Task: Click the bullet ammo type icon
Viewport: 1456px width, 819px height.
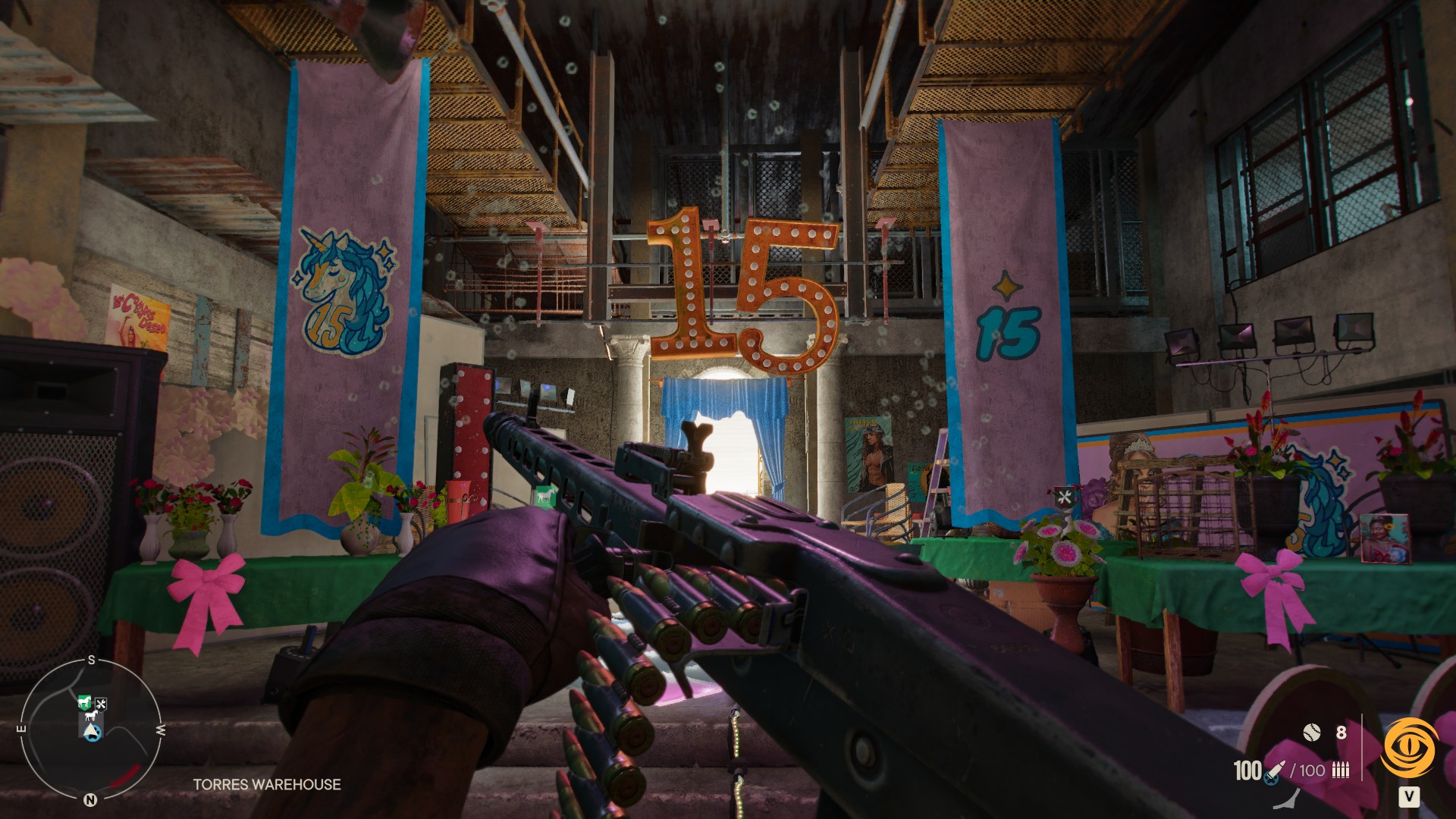Action: (x=1341, y=771)
